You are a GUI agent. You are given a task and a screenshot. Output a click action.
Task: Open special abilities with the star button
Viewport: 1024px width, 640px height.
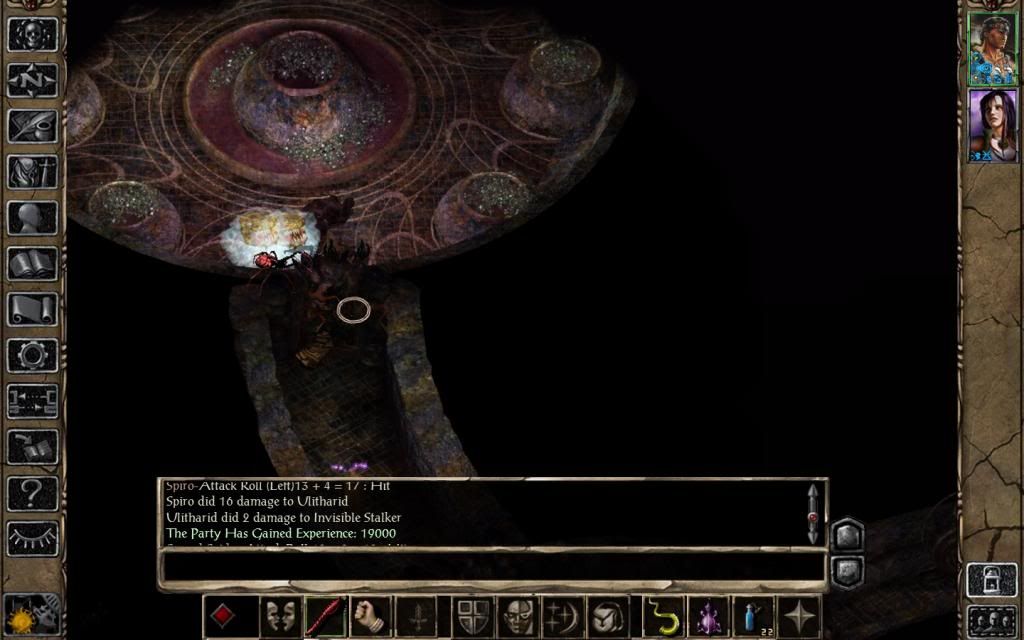[799, 616]
